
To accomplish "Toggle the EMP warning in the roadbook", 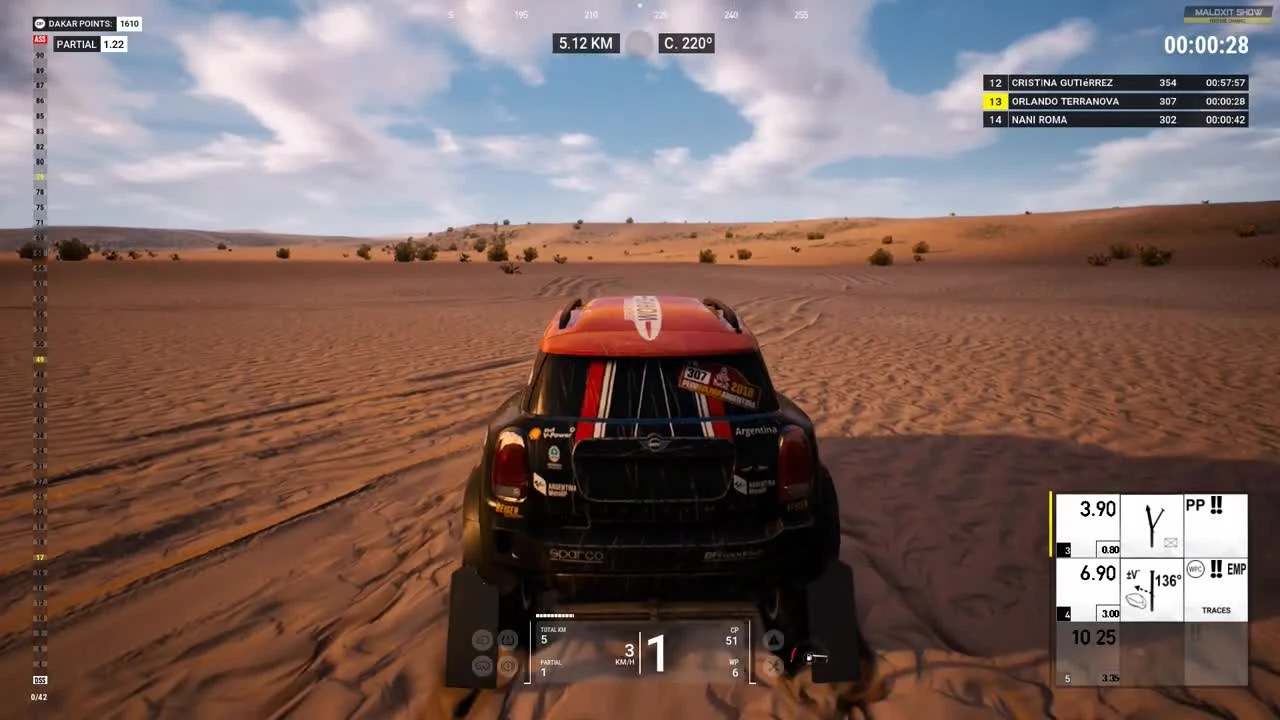I will 1230,569.
